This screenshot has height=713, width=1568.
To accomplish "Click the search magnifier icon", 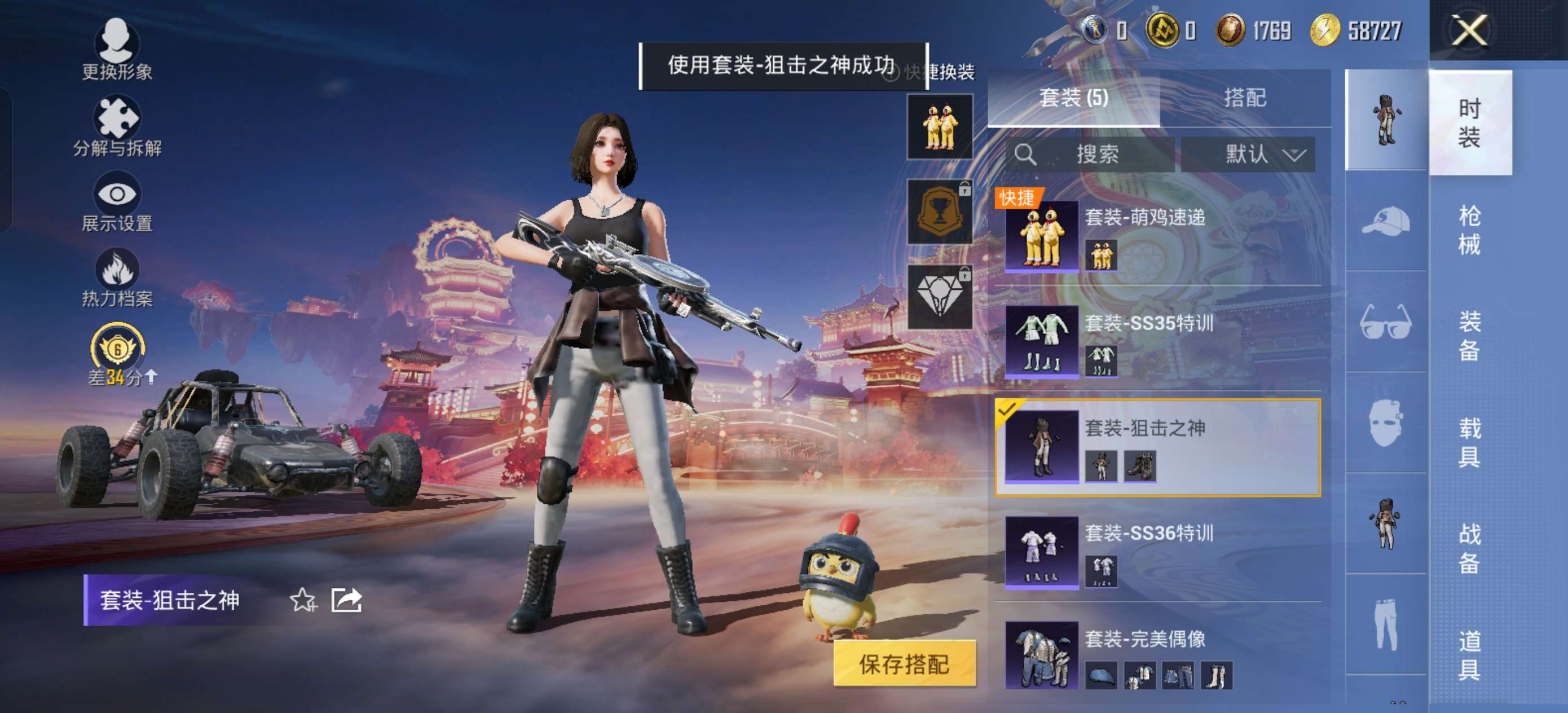I will 1025,154.
